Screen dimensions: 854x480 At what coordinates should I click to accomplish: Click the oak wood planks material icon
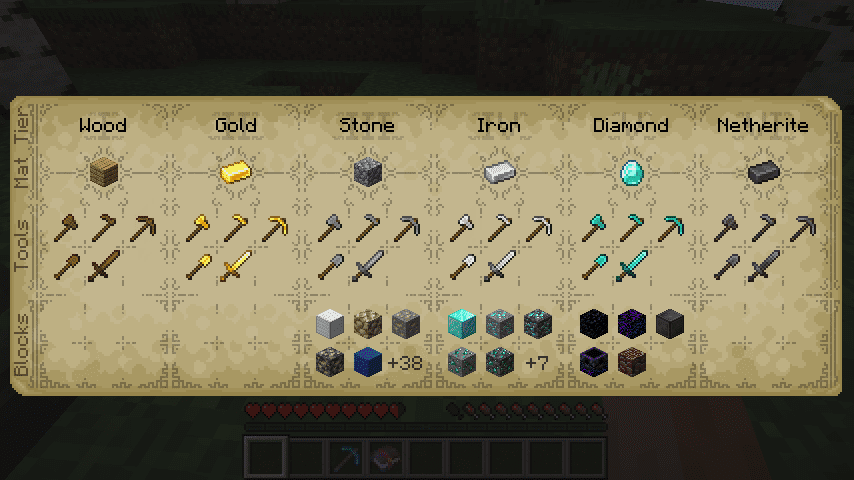pos(103,172)
